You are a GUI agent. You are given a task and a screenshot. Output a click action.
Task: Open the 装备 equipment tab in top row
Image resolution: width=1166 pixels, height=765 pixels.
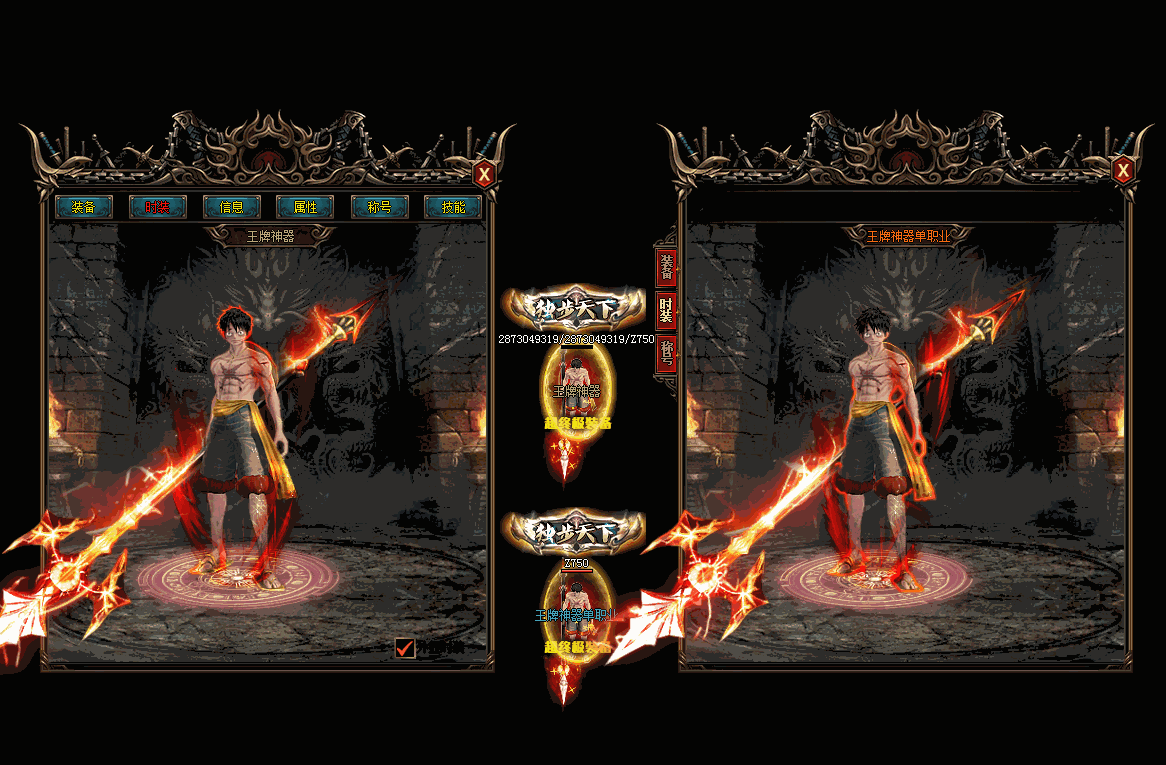[x=84, y=207]
